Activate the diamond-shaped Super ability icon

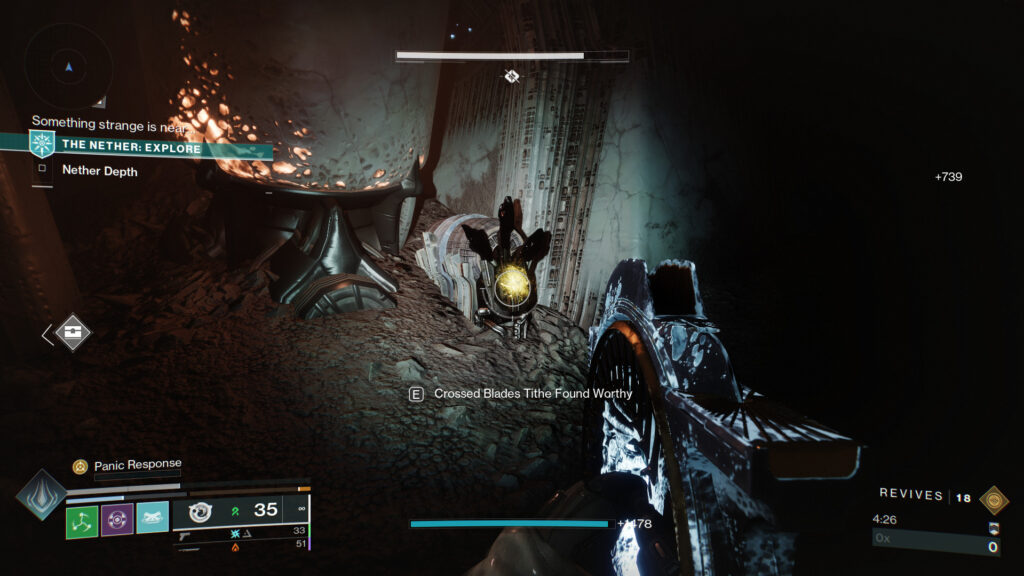(41, 495)
